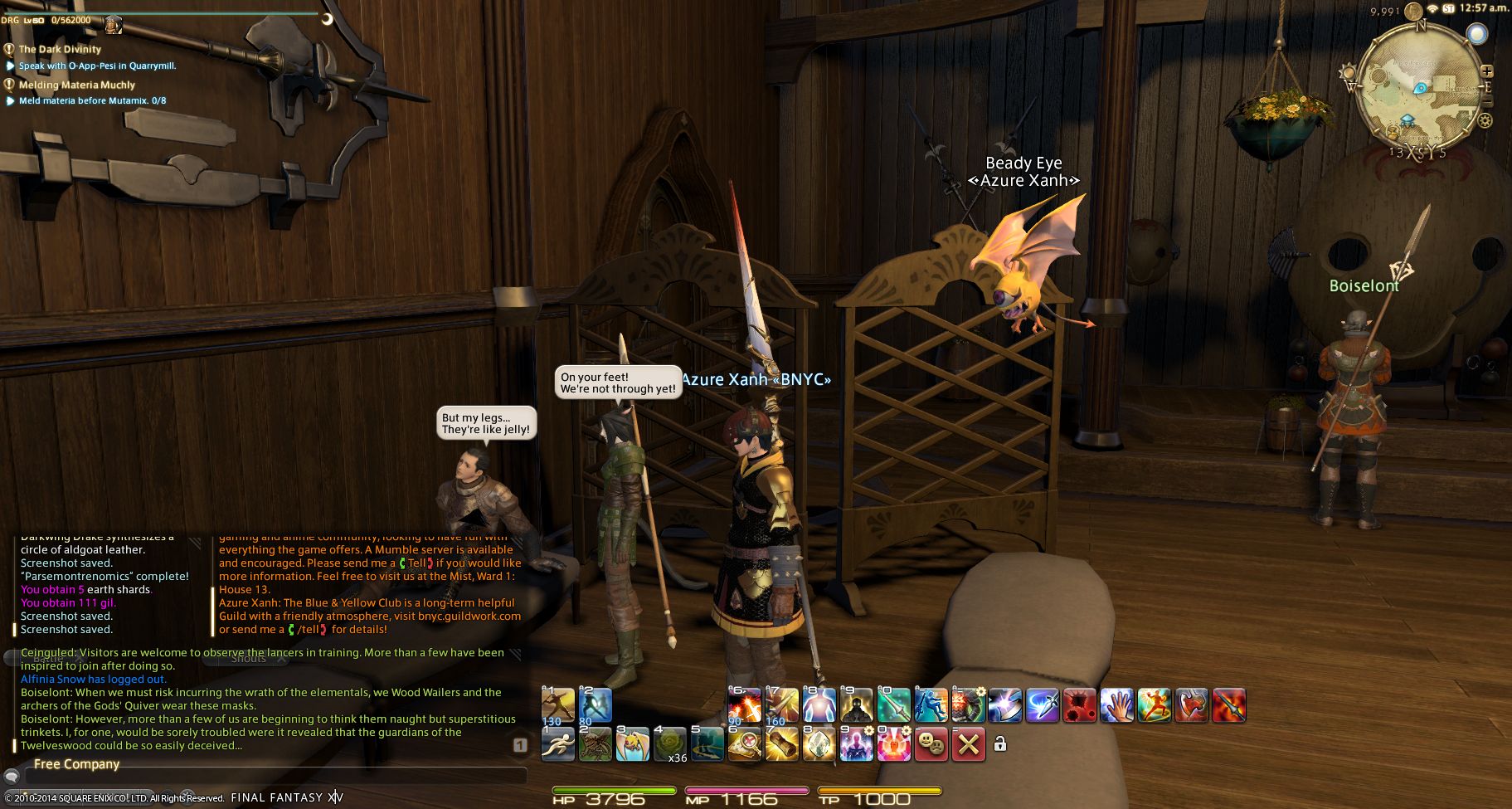The image size is (1512, 809).
Task: Use the magnifying glass map icon
Action: pyautogui.click(x=744, y=744)
